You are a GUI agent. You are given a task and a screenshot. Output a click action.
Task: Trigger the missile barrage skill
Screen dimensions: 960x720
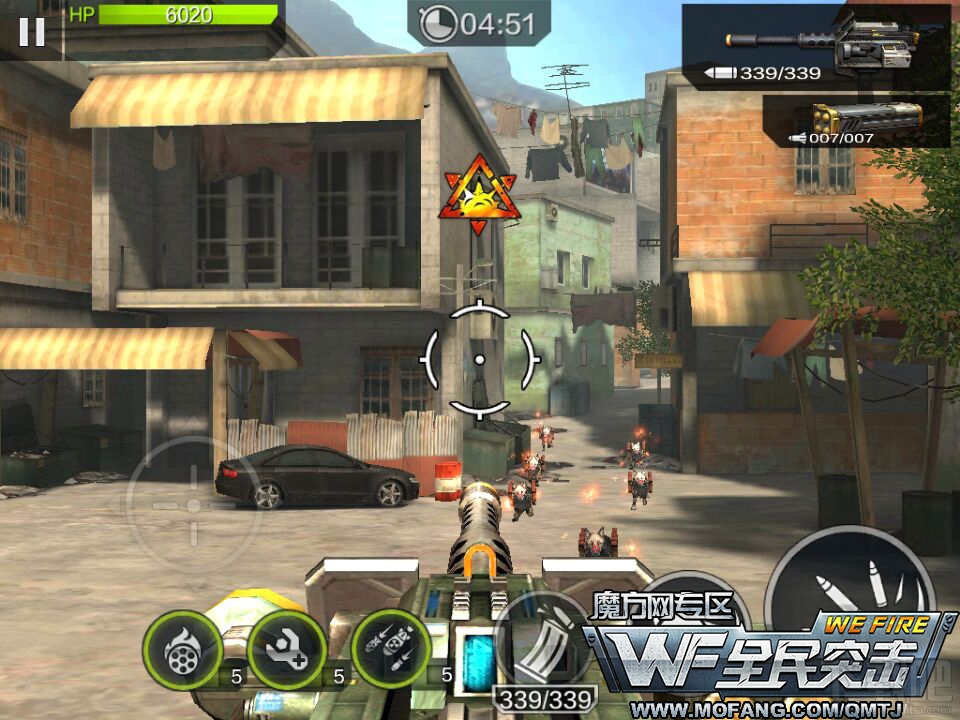point(391,650)
